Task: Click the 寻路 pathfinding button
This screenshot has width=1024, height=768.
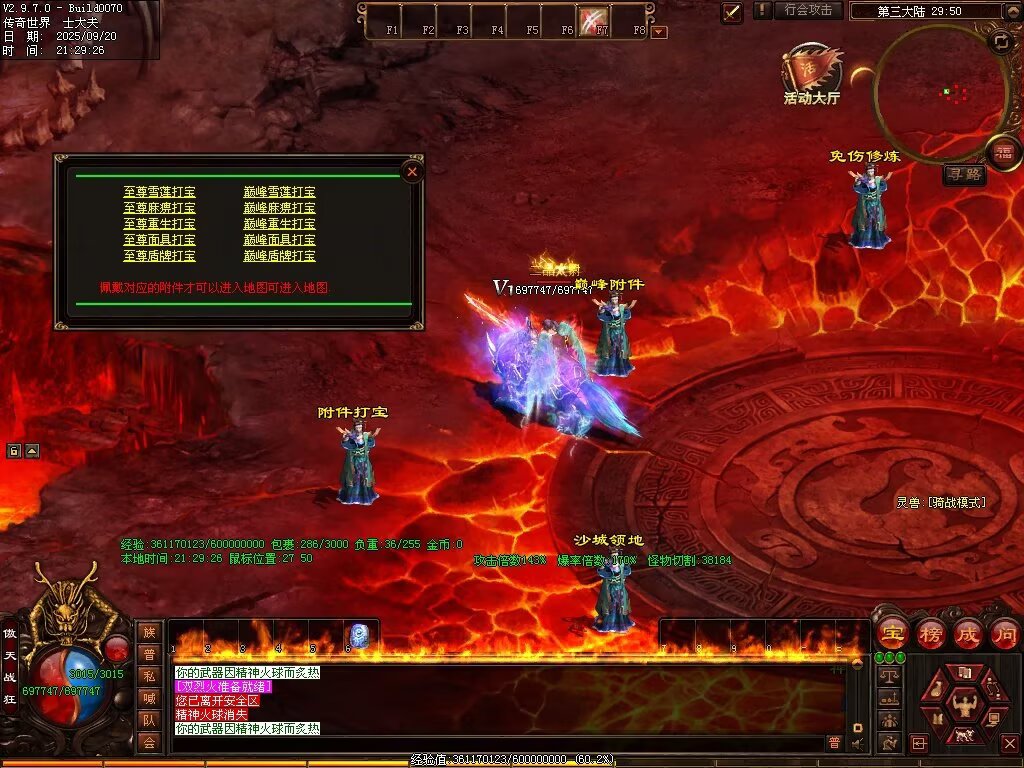Action: point(964,175)
